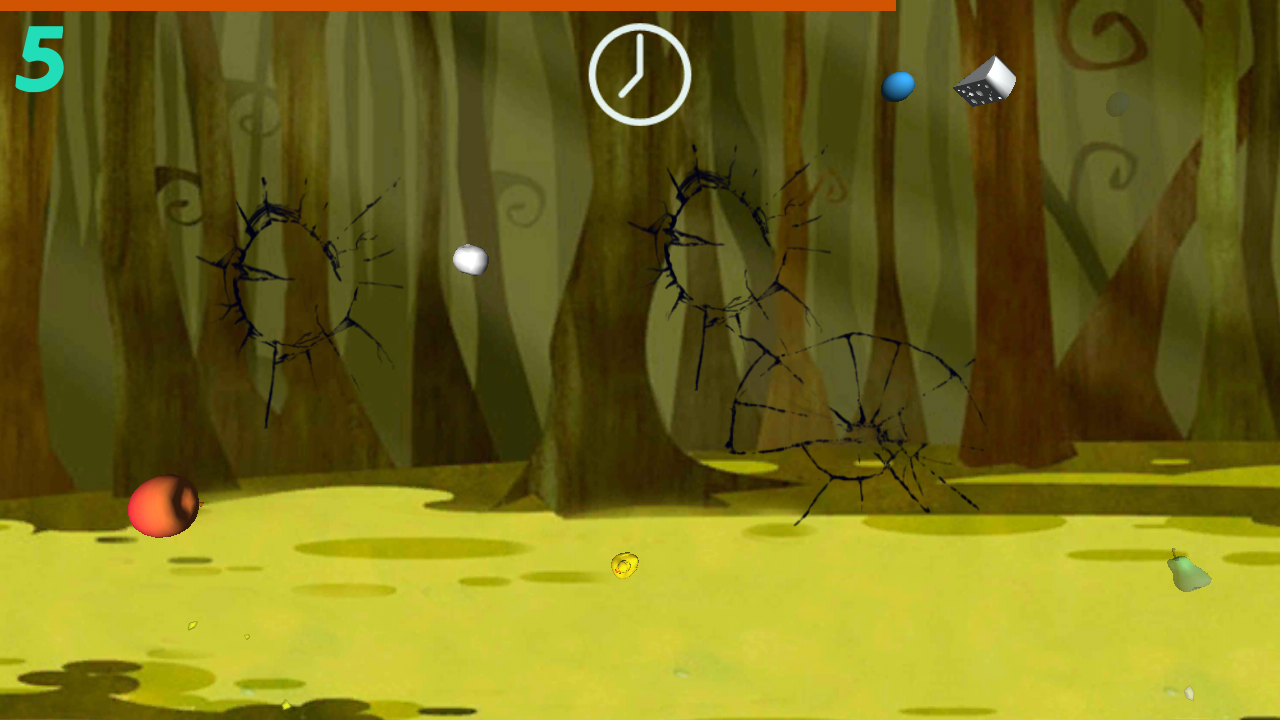This screenshot has width=1280, height=720.
Task: Click the small yellow rubber duck
Action: (625, 564)
